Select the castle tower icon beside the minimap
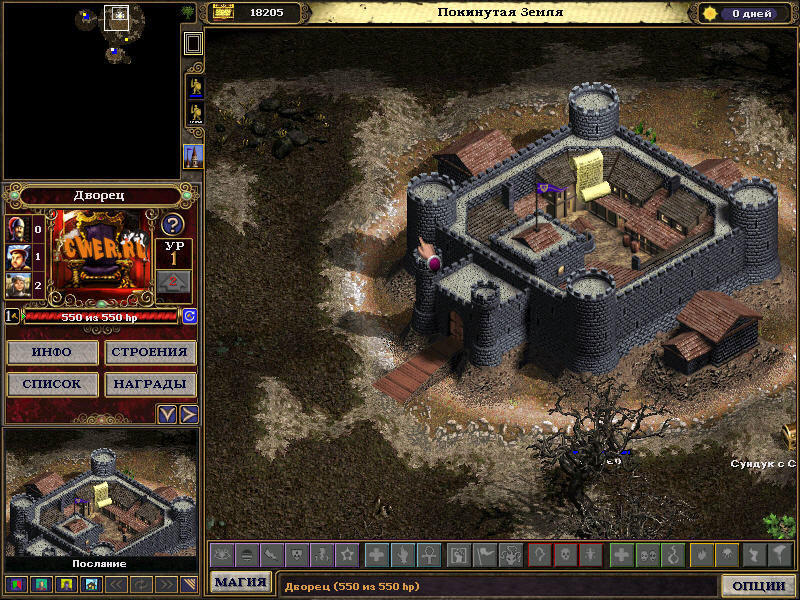Viewport: 800px width, 600px height. pos(193,155)
